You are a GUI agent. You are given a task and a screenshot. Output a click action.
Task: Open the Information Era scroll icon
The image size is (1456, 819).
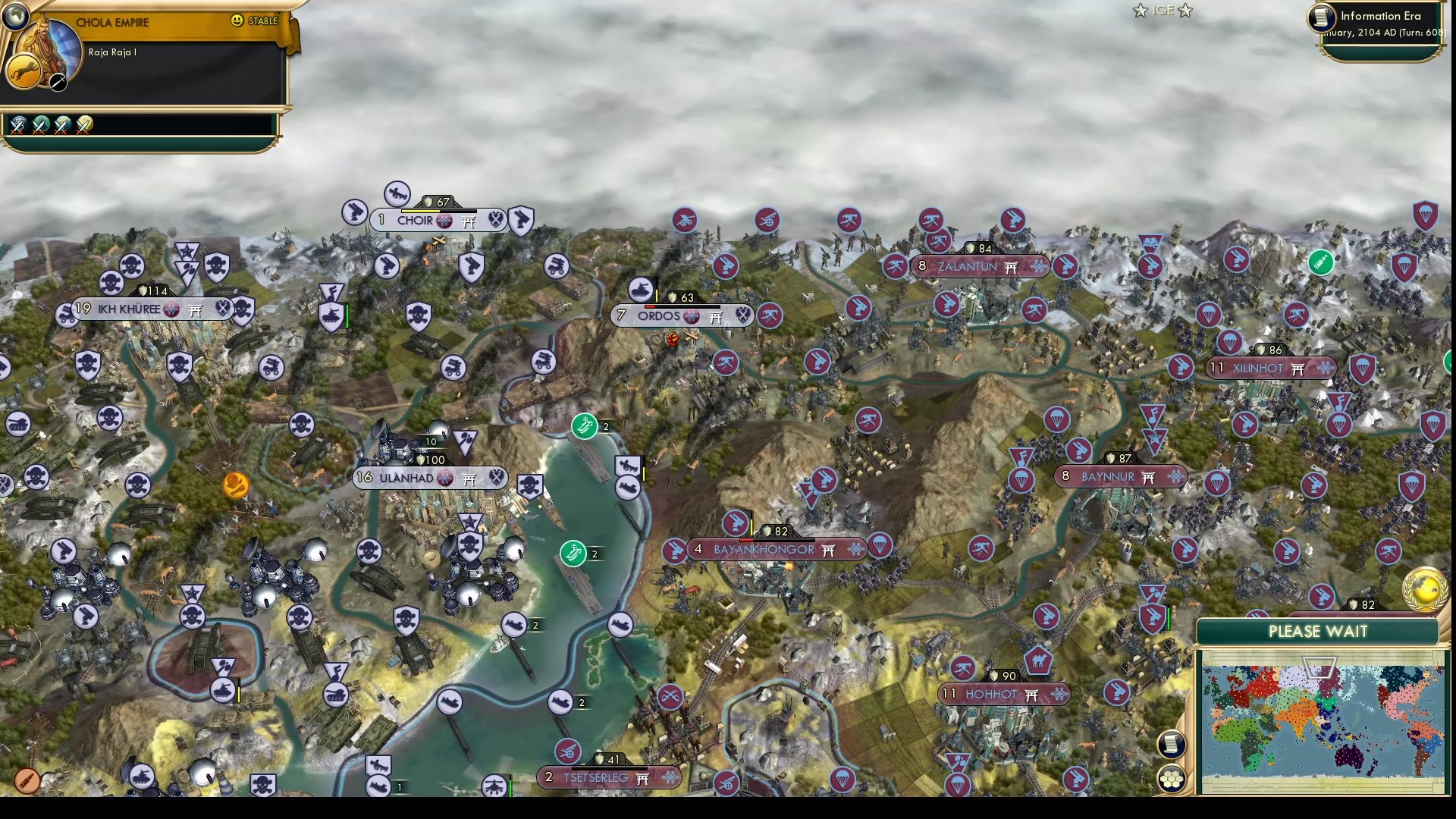[1320, 18]
